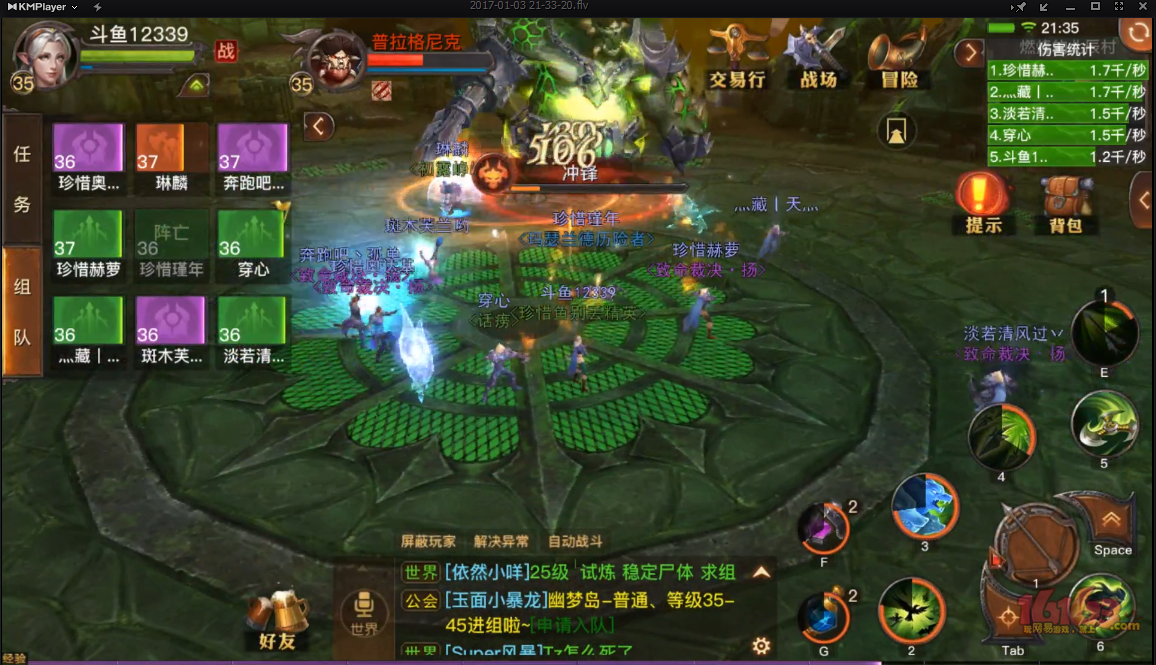Open the 交易行 trading house
The height and width of the screenshot is (665, 1156).
(x=736, y=58)
